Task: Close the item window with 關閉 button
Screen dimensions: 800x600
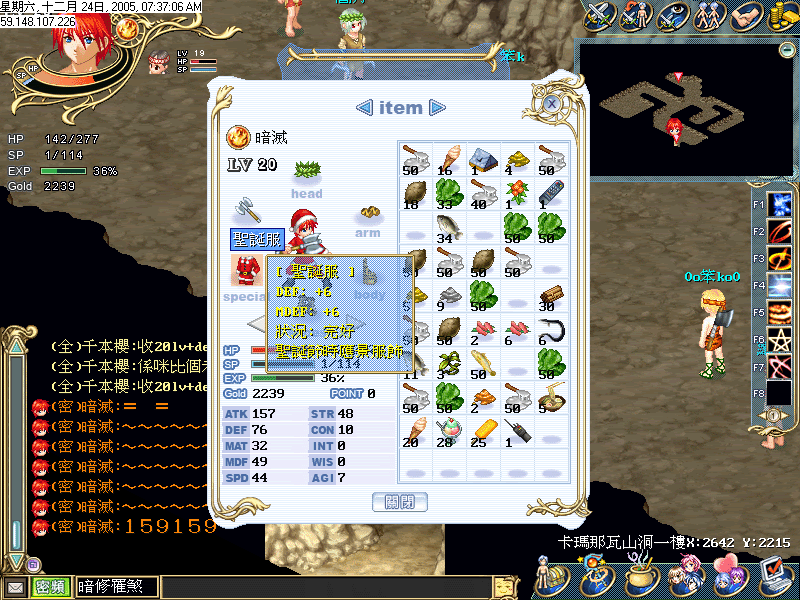Action: coord(399,501)
